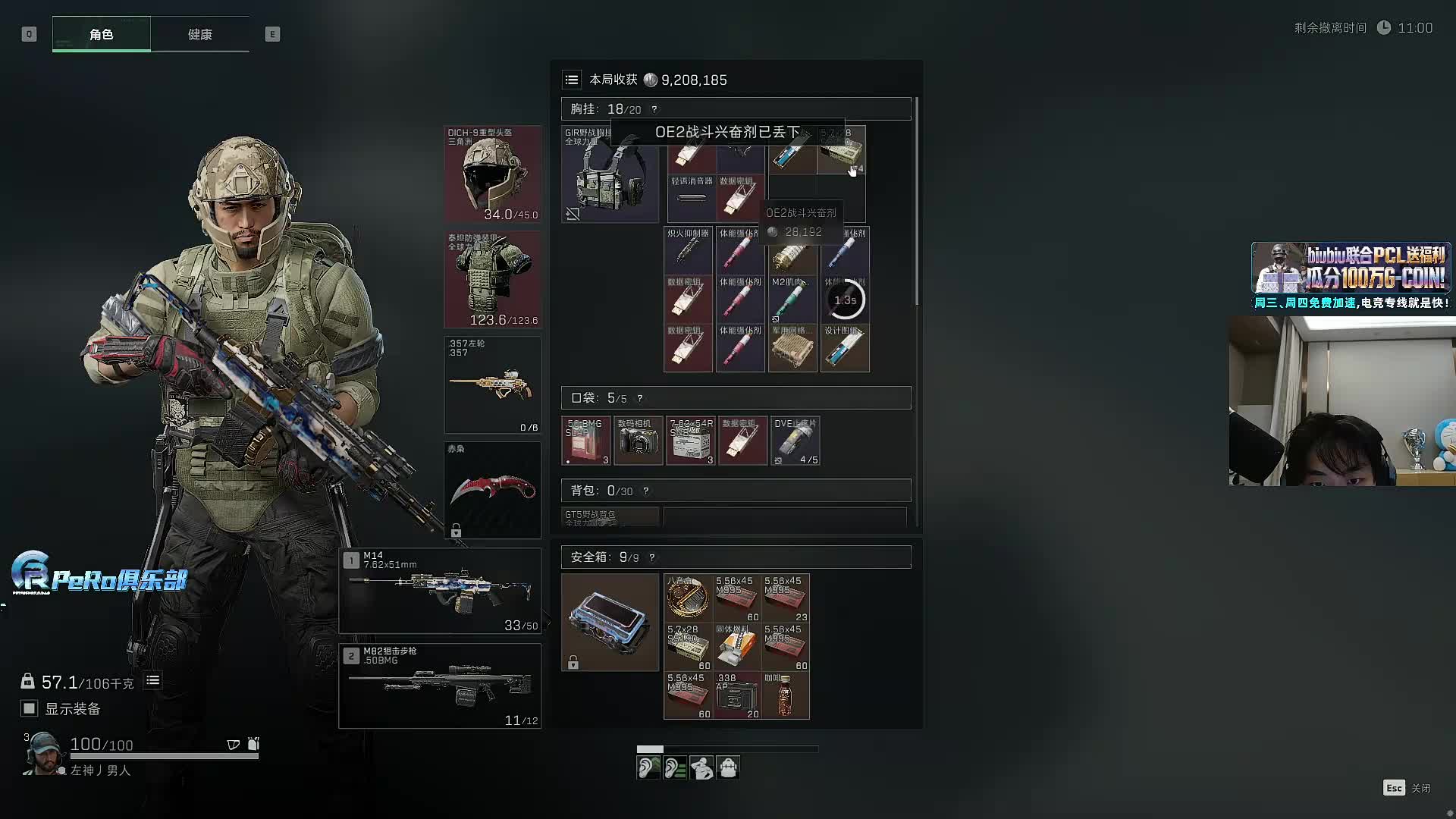Image resolution: width=1456 pixels, height=819 pixels.
Task: Select the 咖啡 bottle in safe box
Action: (x=785, y=695)
